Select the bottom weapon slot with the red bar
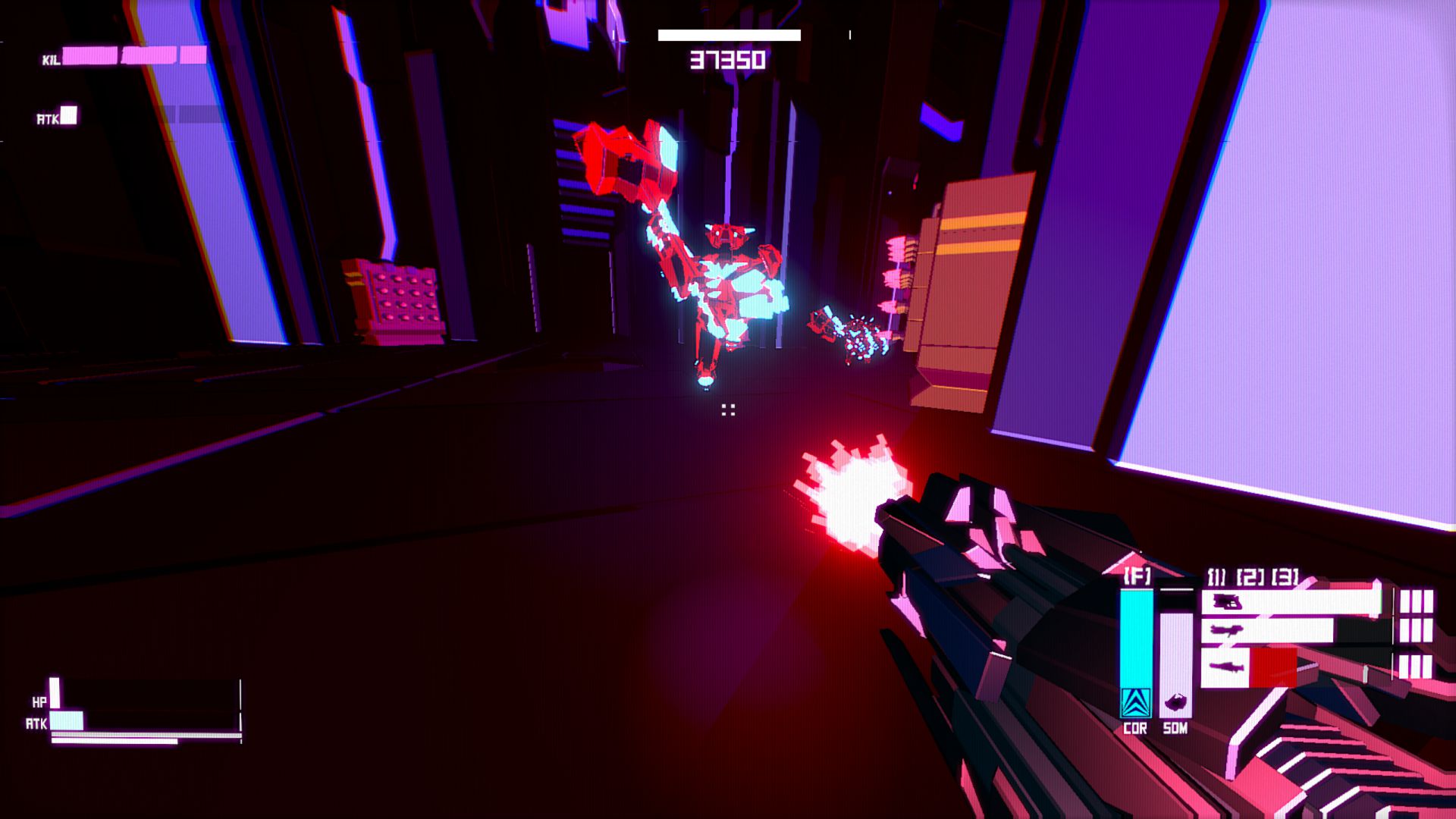This screenshot has width=1456, height=819. click(x=1247, y=667)
